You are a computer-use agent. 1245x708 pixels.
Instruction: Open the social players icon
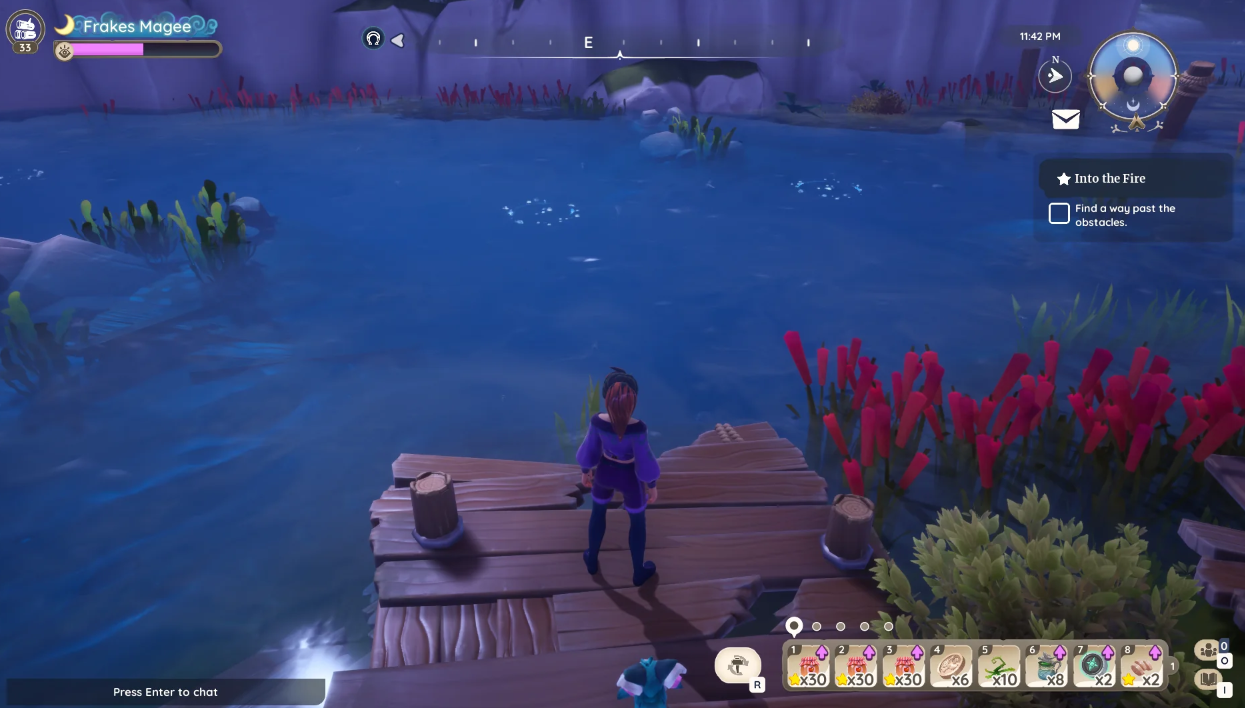pos(1207,650)
